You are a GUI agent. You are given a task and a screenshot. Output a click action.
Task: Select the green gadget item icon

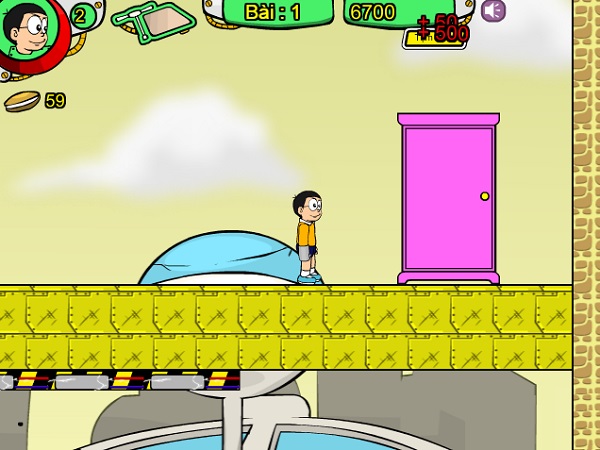[x=152, y=20]
